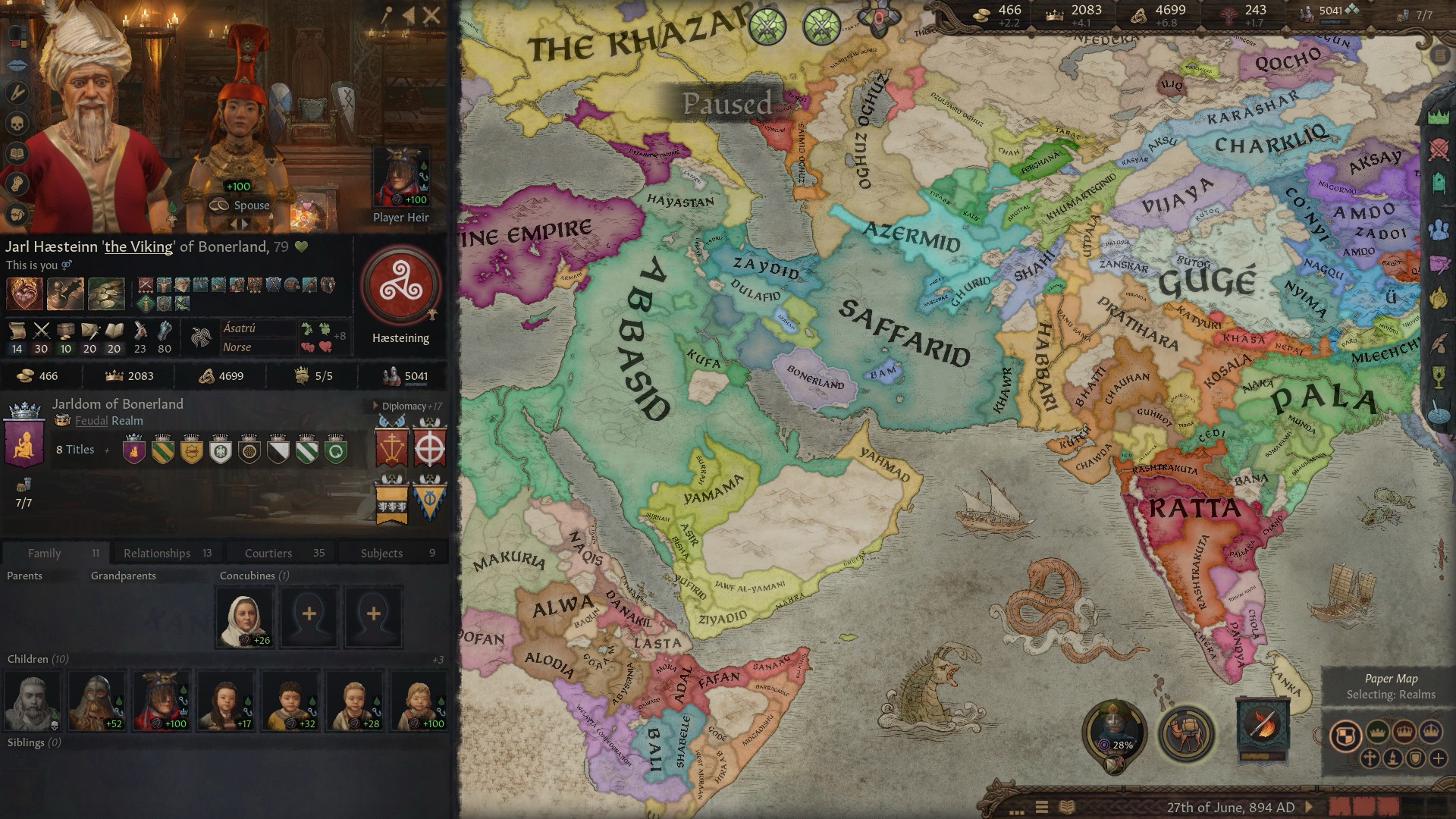The image size is (1456, 819).
Task: Open the Ásatrú faith entry
Action: pos(240,328)
